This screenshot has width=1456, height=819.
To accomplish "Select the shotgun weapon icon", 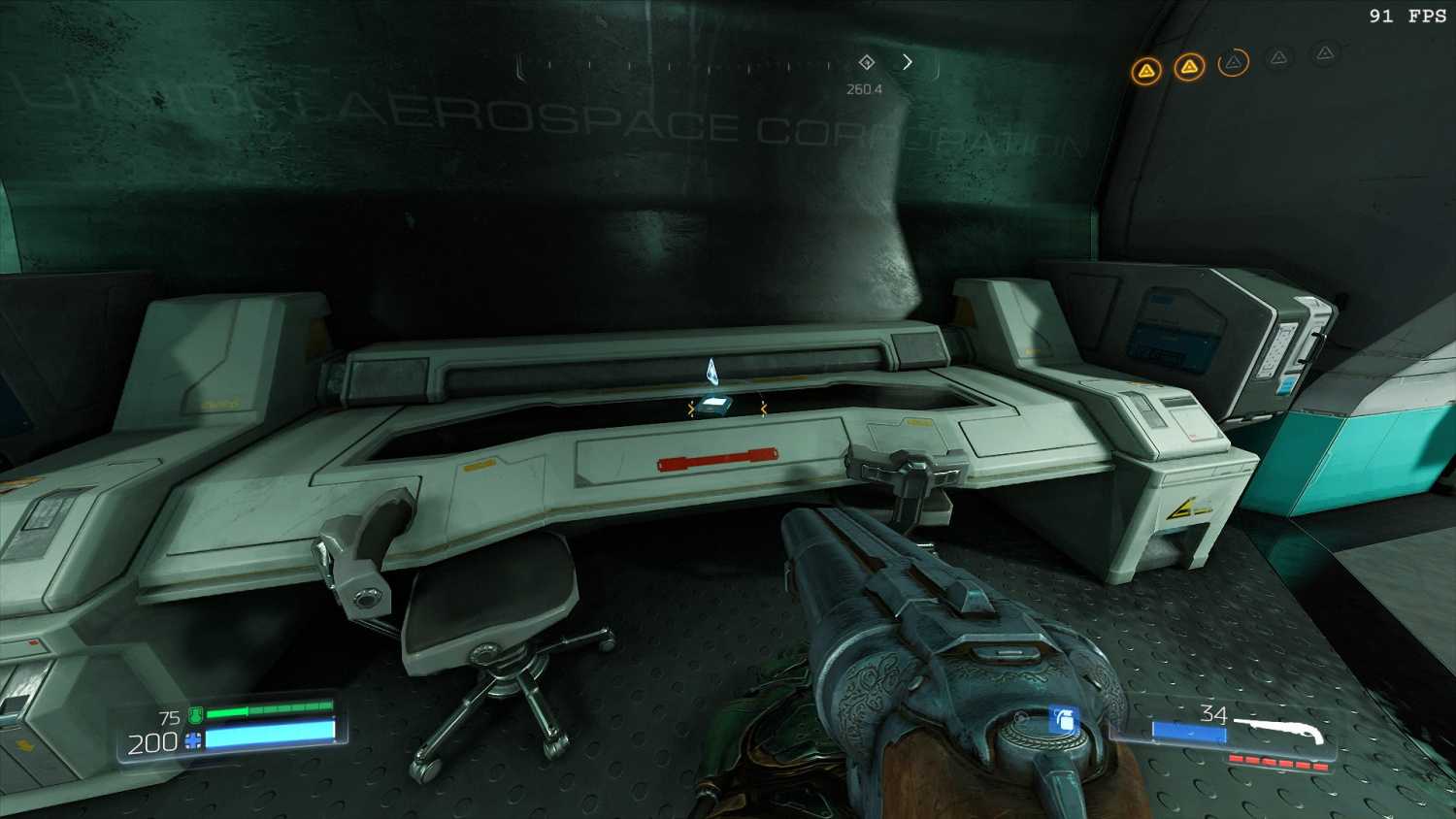I will tap(1281, 731).
